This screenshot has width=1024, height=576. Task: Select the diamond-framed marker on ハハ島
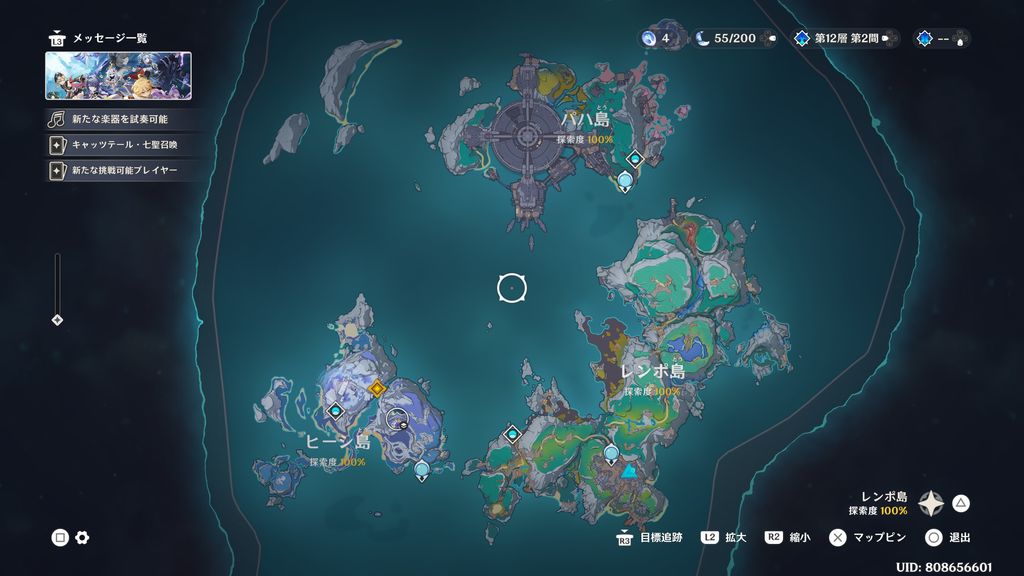tap(634, 158)
